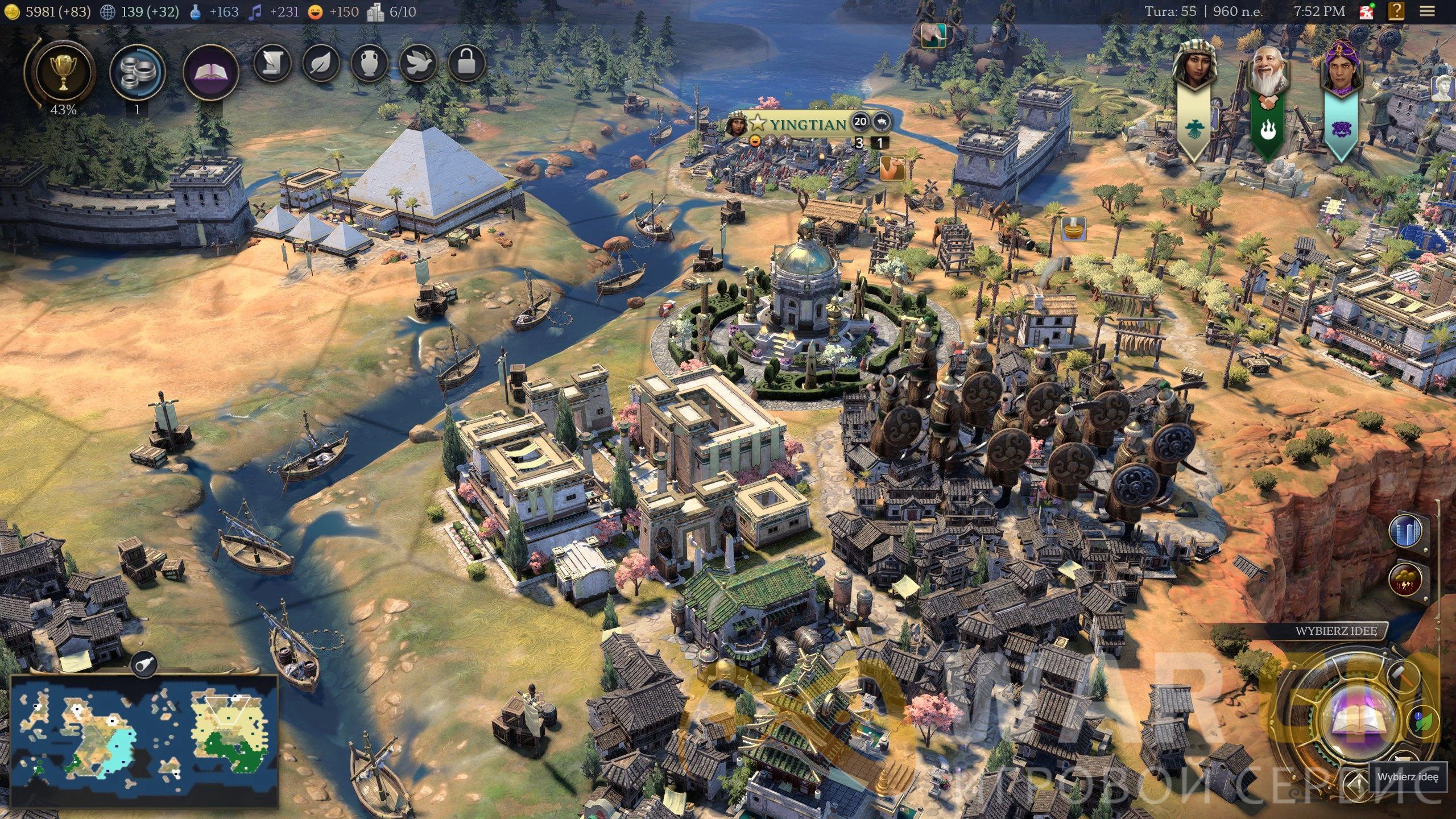
Task: Open the thunderstorm notification icon
Action: click(x=1406, y=580)
